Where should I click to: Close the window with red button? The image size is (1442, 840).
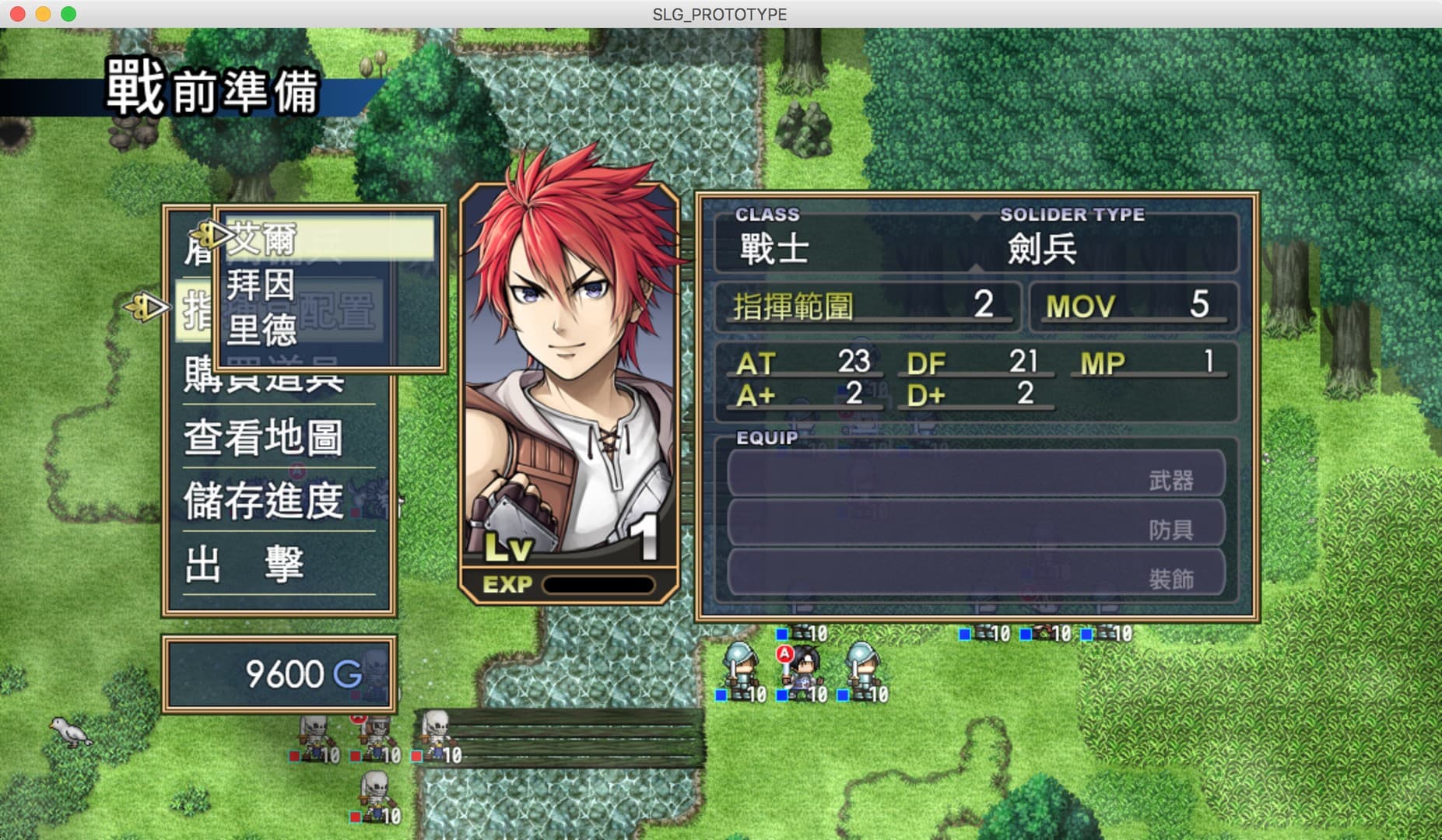[x=18, y=14]
